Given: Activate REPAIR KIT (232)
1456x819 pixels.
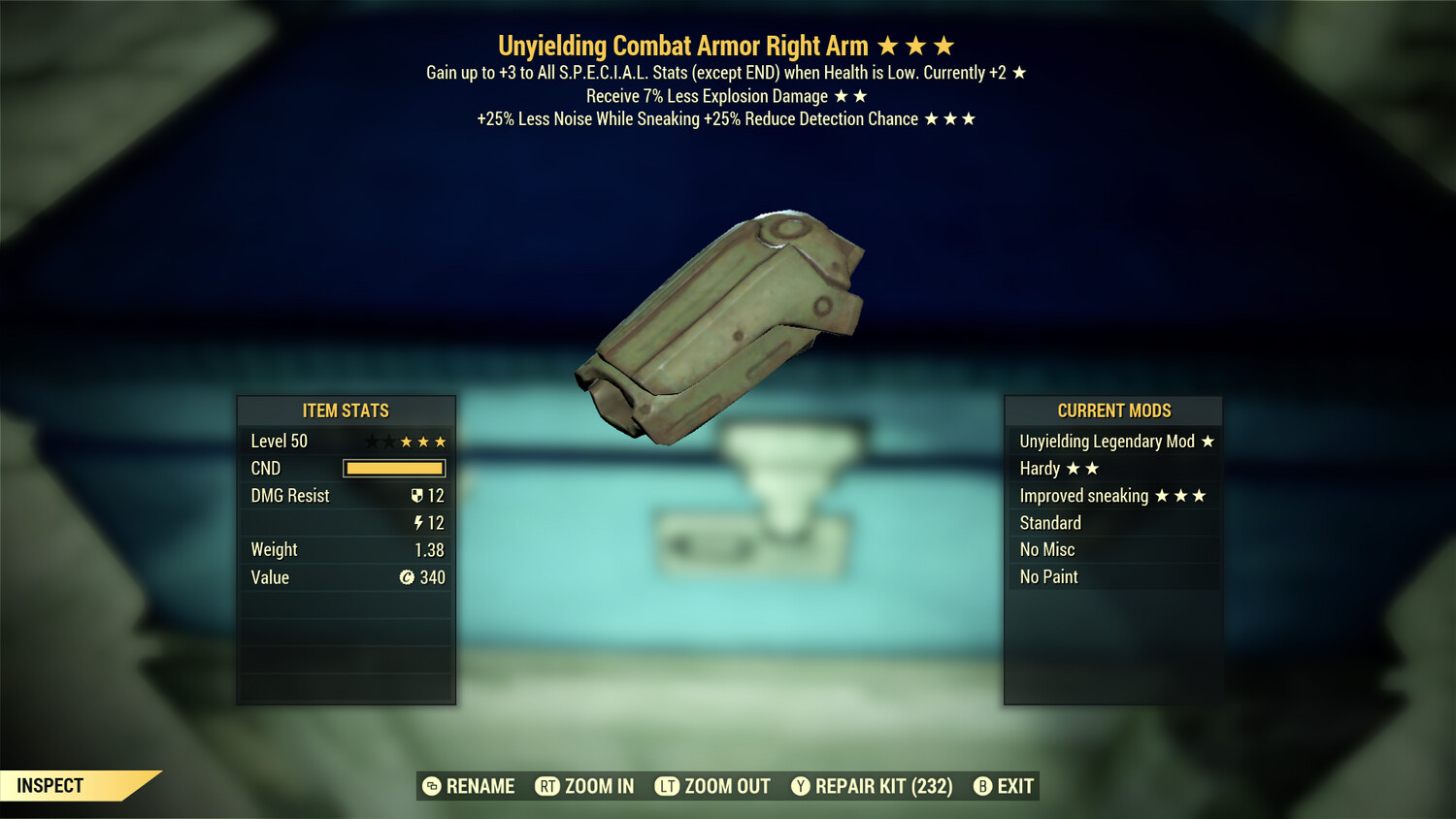Looking at the screenshot, I should coord(886,786).
